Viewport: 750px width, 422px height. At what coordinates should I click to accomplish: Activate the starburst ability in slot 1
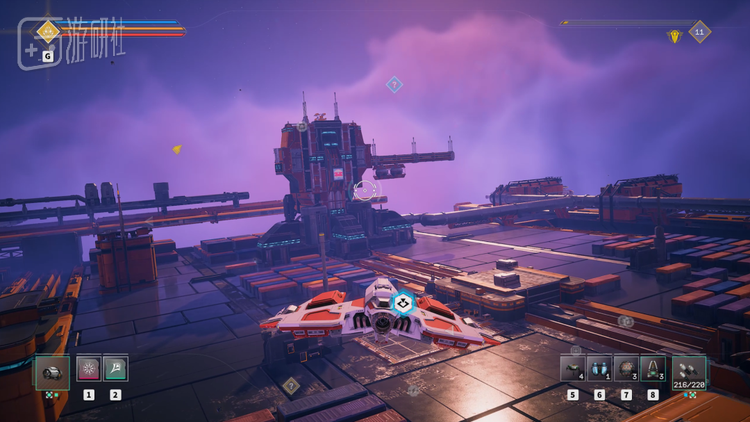[89, 369]
